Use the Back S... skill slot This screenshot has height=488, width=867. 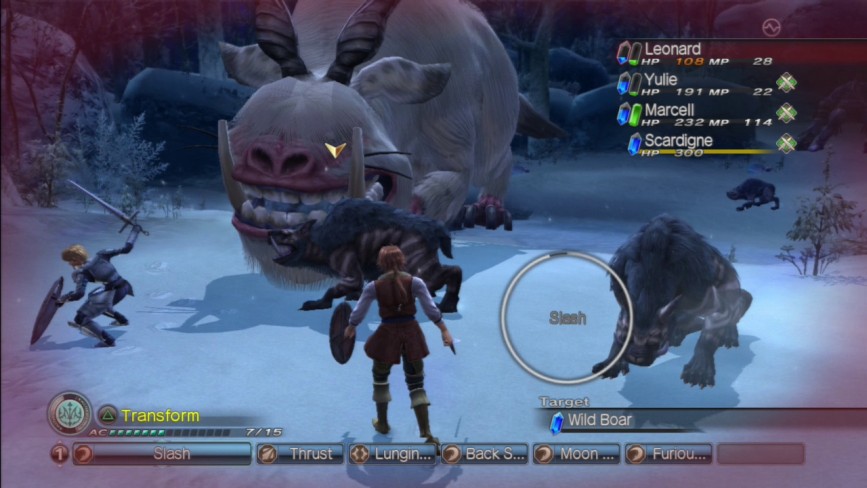point(484,454)
